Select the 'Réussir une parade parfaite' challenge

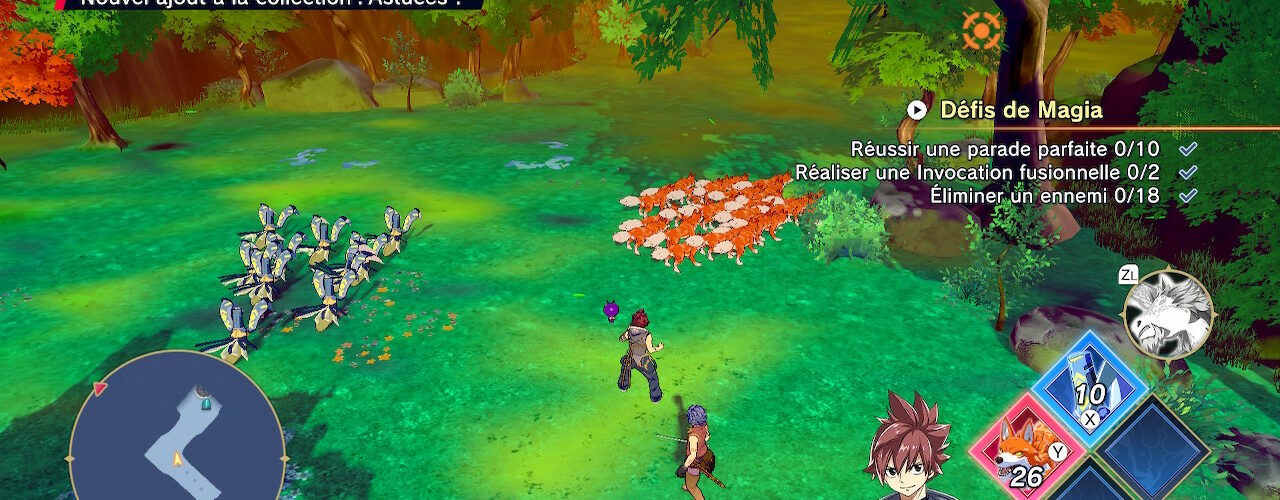click(x=1005, y=149)
